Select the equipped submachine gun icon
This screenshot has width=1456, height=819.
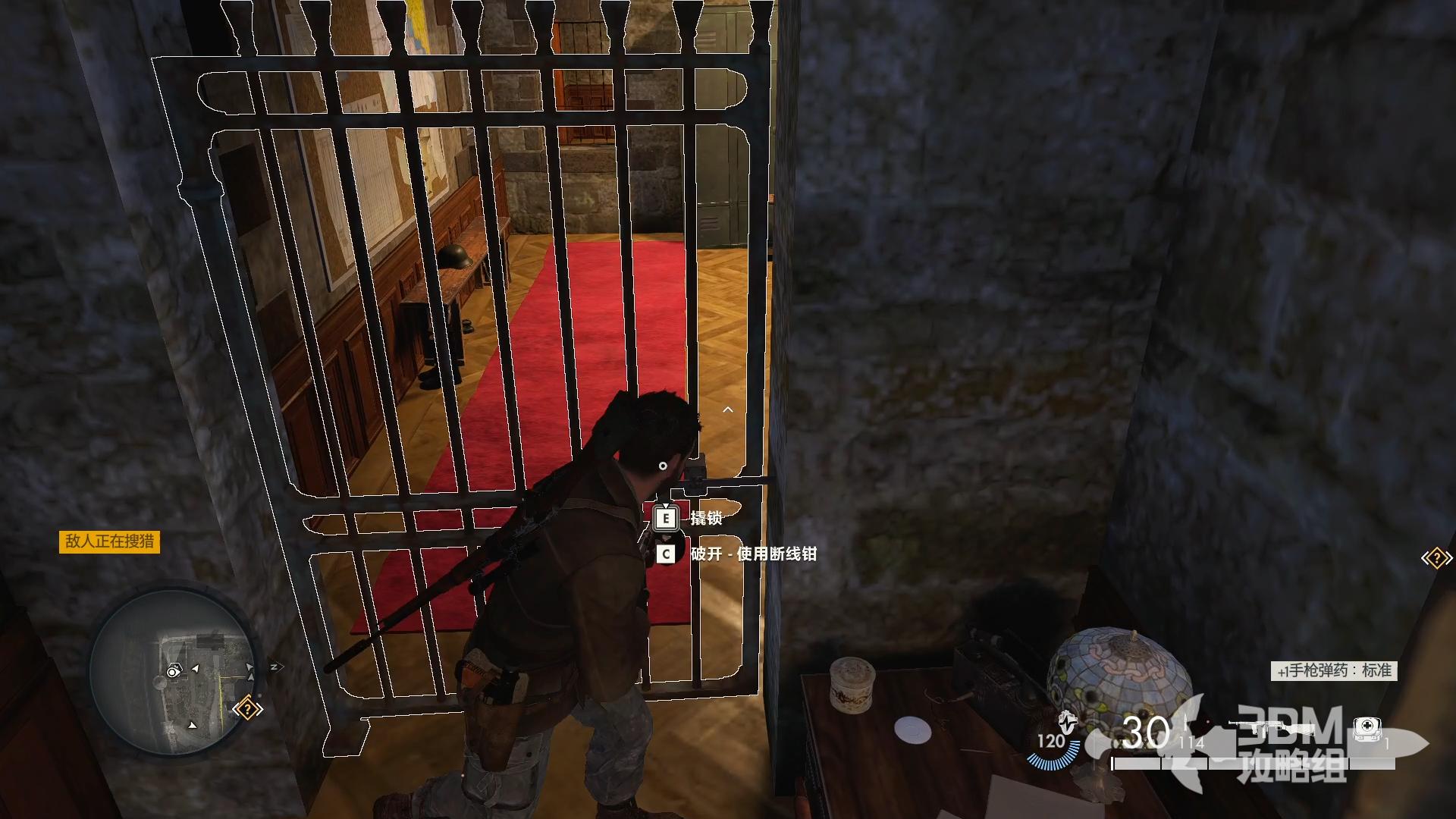[x=1274, y=730]
